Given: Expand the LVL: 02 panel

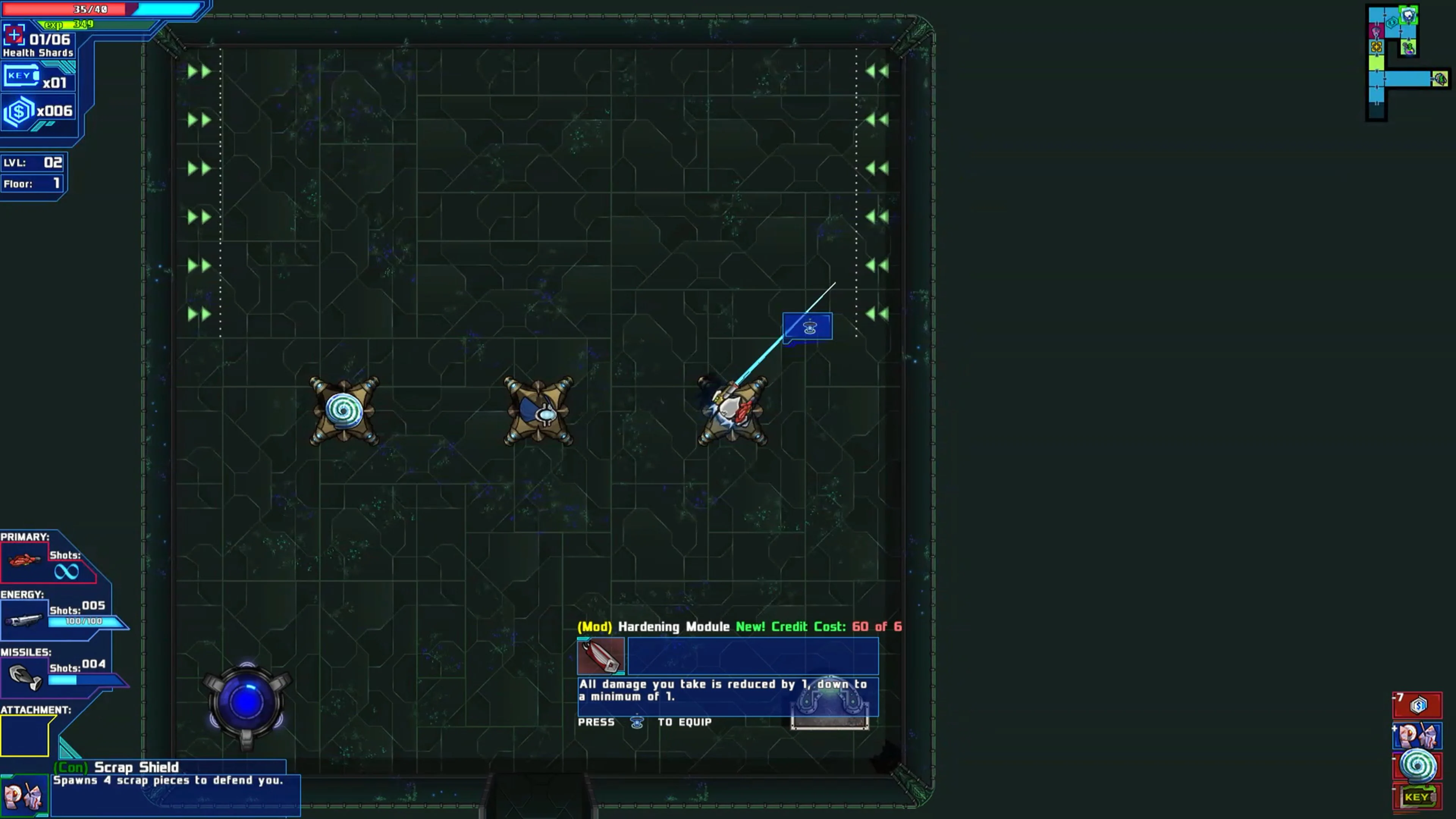Looking at the screenshot, I should pos(32,163).
